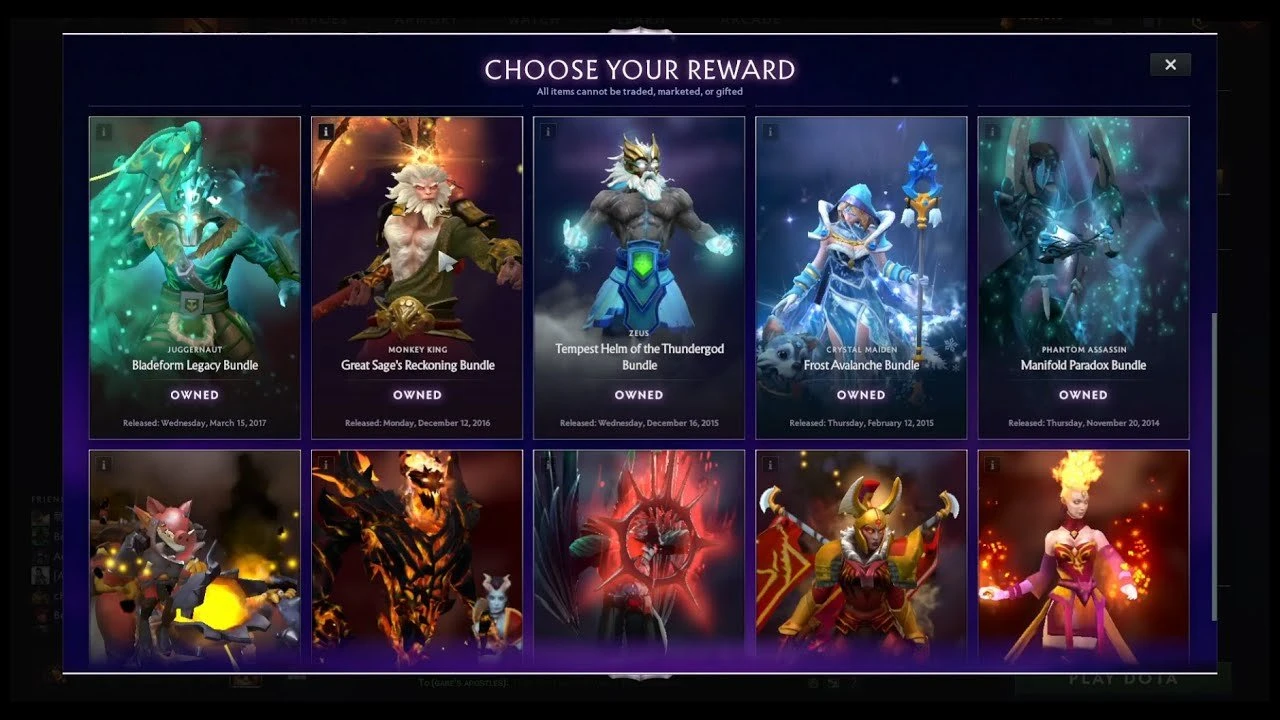Pick the red spiked emblem card
This screenshot has height=720, width=1280.
(639, 558)
